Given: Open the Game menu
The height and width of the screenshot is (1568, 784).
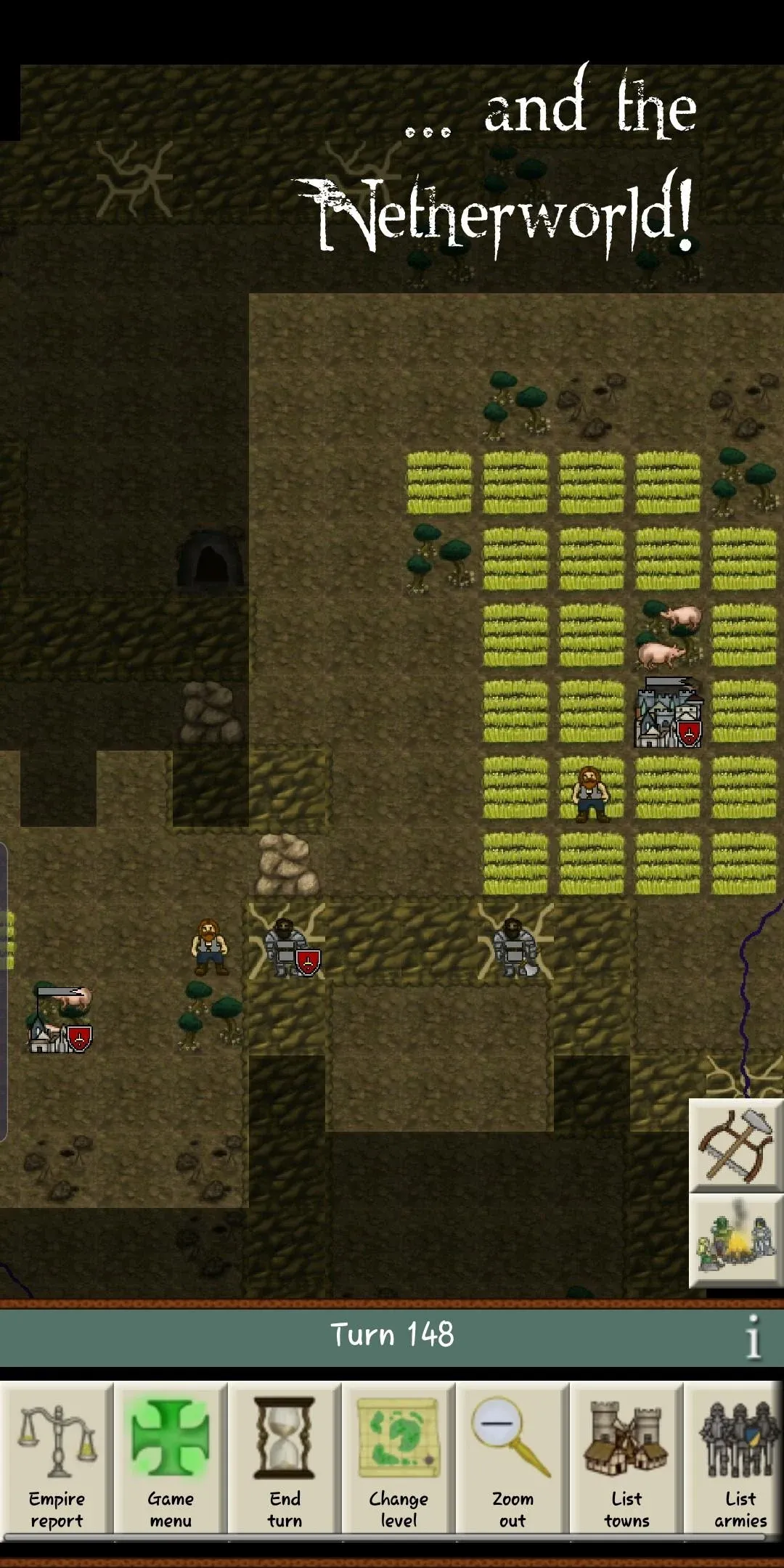Looking at the screenshot, I should tap(171, 1458).
